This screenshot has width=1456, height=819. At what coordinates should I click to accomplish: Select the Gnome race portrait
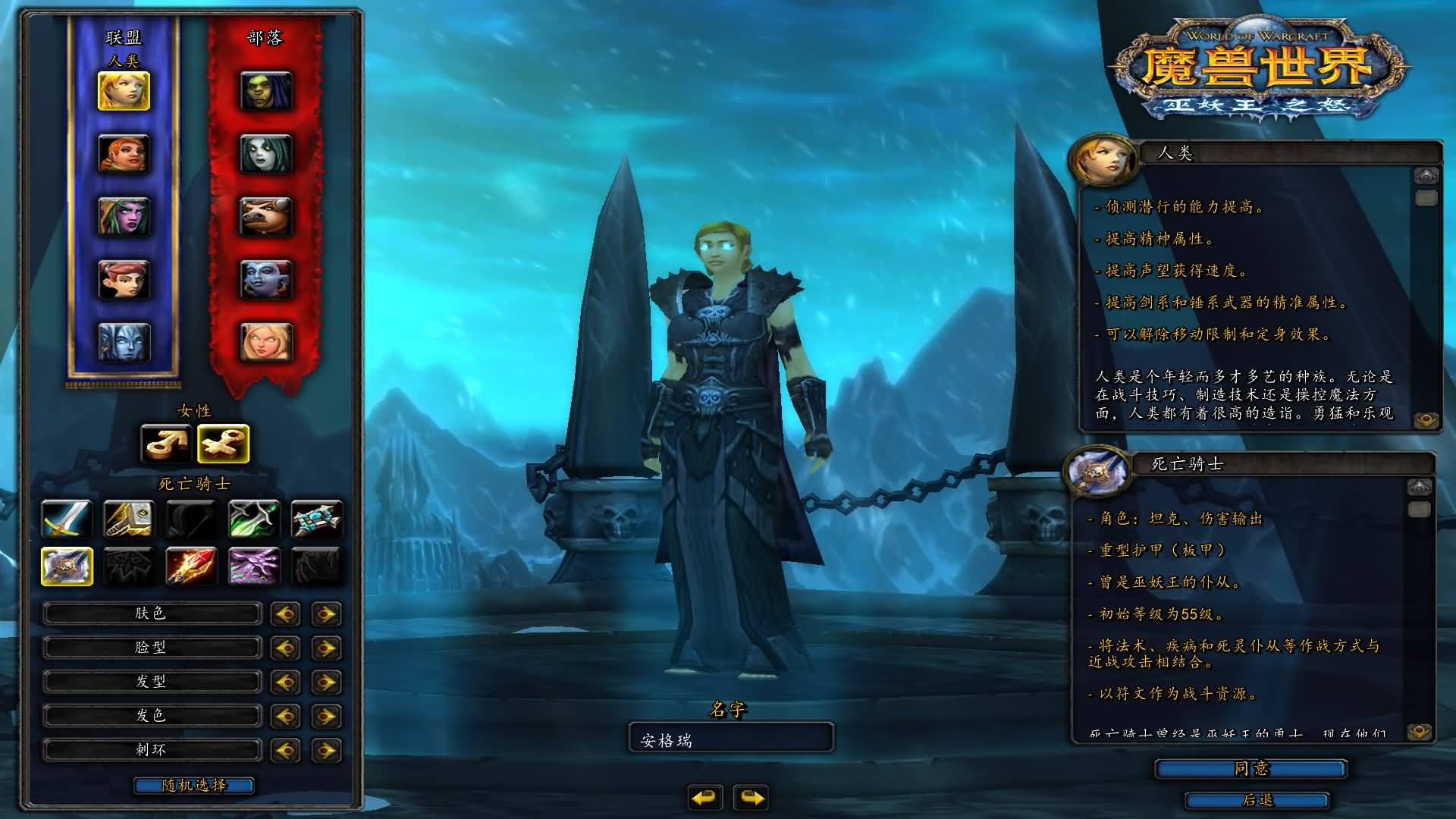[x=124, y=280]
